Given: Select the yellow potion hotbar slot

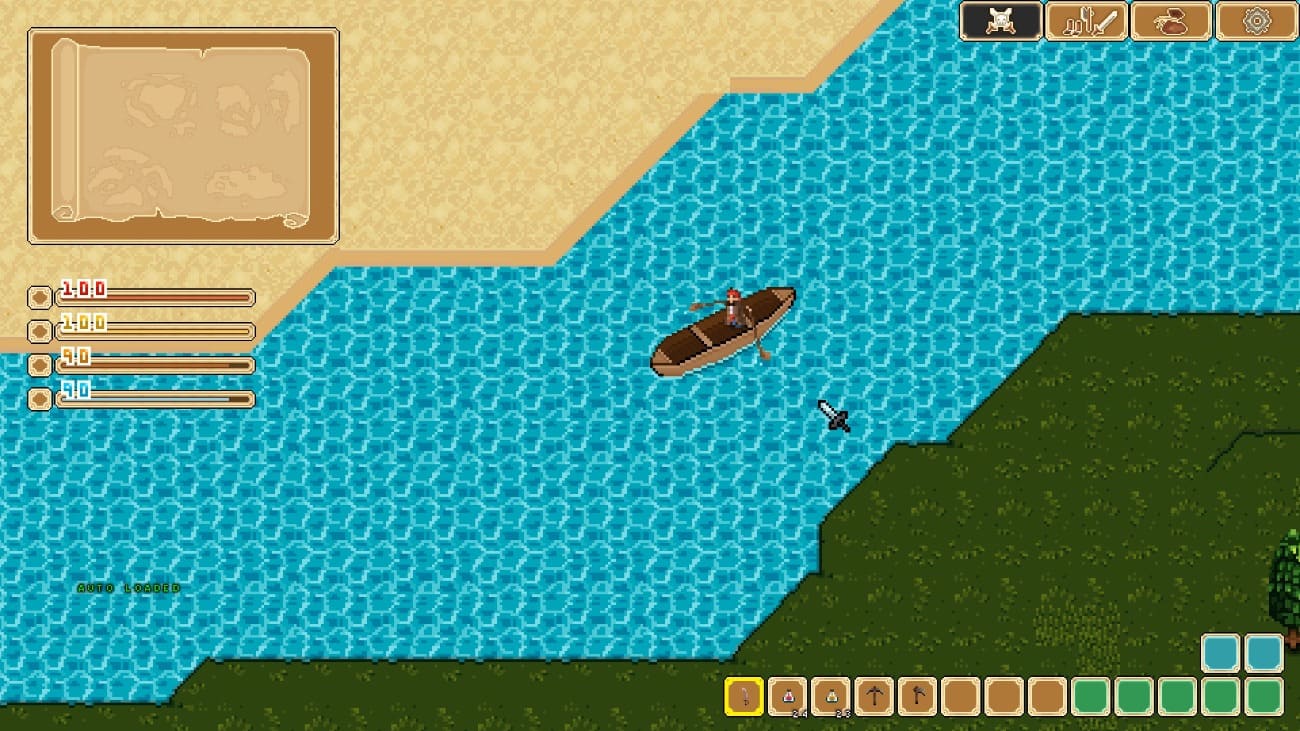Looking at the screenshot, I should (831, 696).
